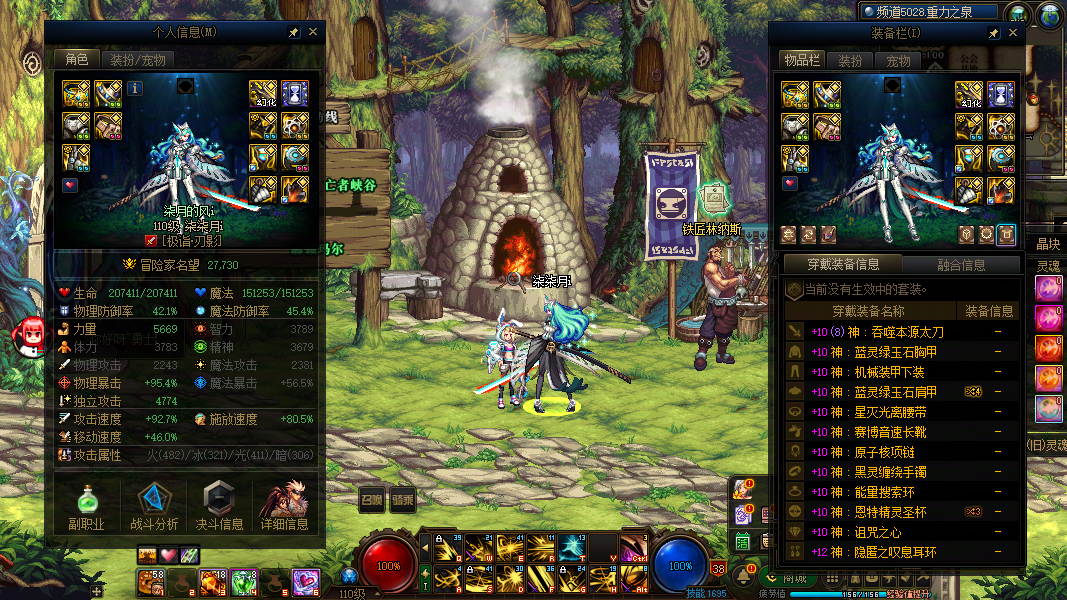Screen dimensions: 1067x600
Task: Open the channel selector 频道5028 重力之泉
Action: (930, 12)
